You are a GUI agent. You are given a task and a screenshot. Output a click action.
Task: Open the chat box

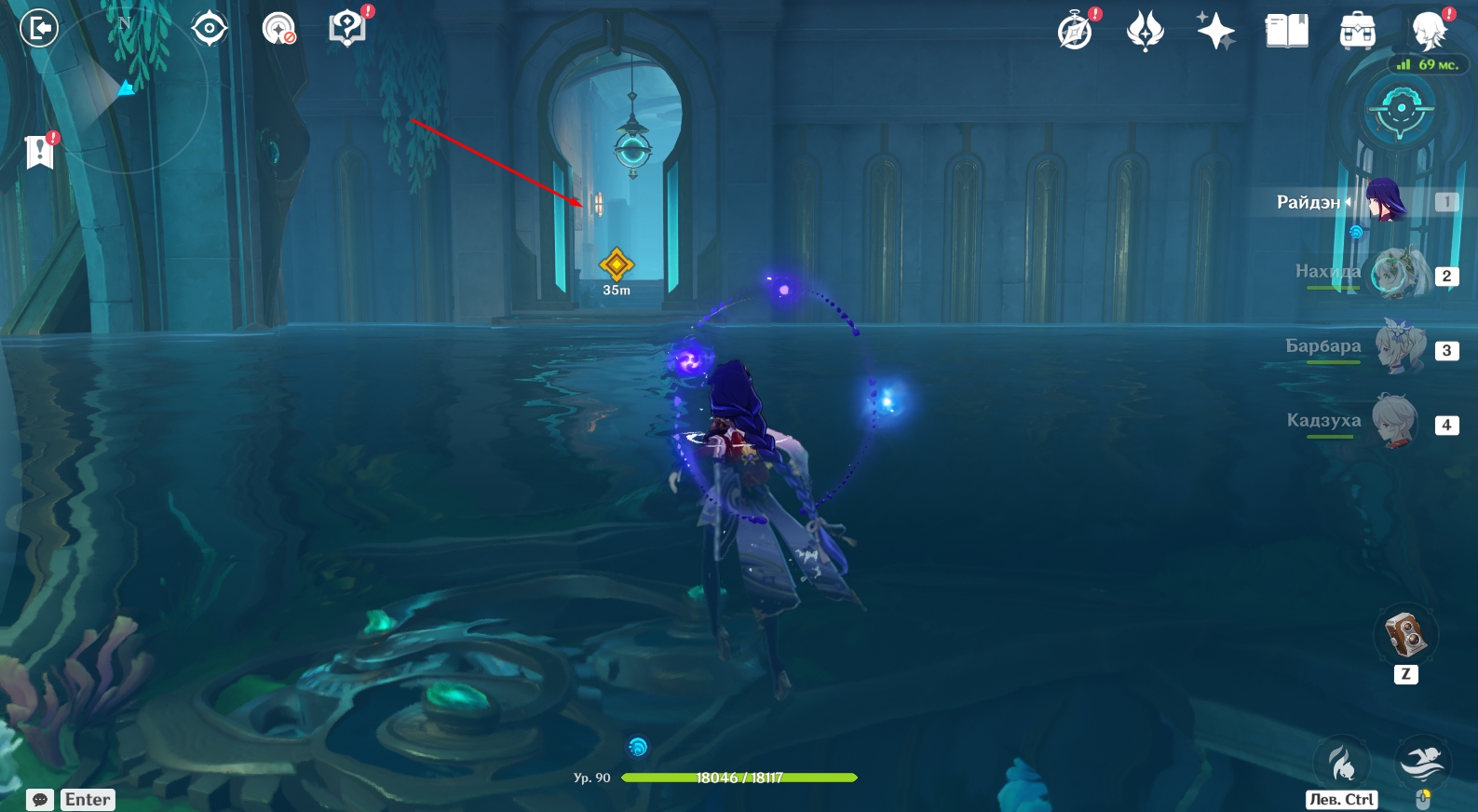coord(40,800)
